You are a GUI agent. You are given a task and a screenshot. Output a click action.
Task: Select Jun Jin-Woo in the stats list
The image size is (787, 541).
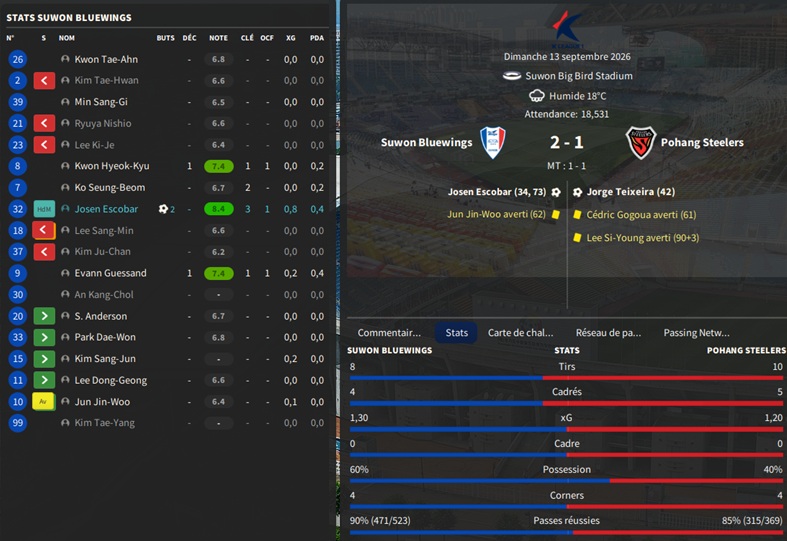pyautogui.click(x=102, y=402)
